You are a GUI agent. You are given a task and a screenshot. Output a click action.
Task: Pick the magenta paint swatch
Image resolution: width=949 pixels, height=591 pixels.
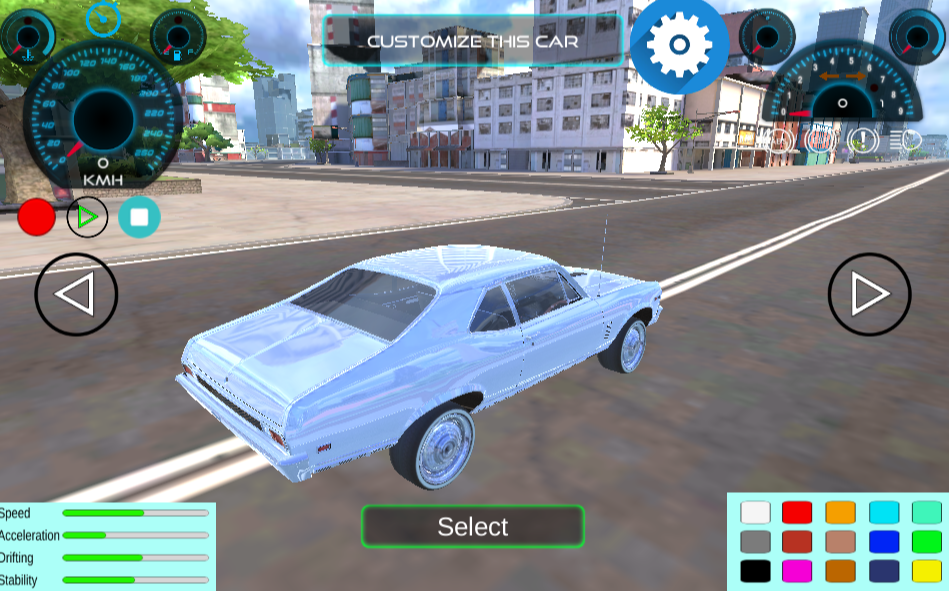pos(797,571)
